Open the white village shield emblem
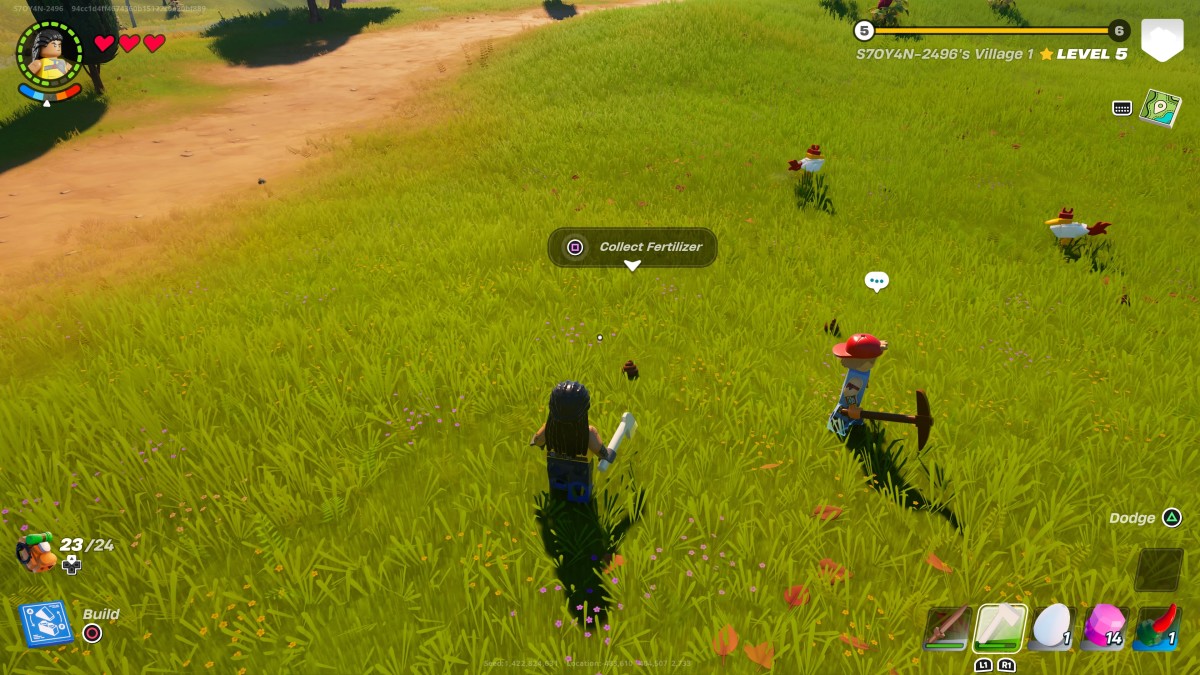 1162,40
